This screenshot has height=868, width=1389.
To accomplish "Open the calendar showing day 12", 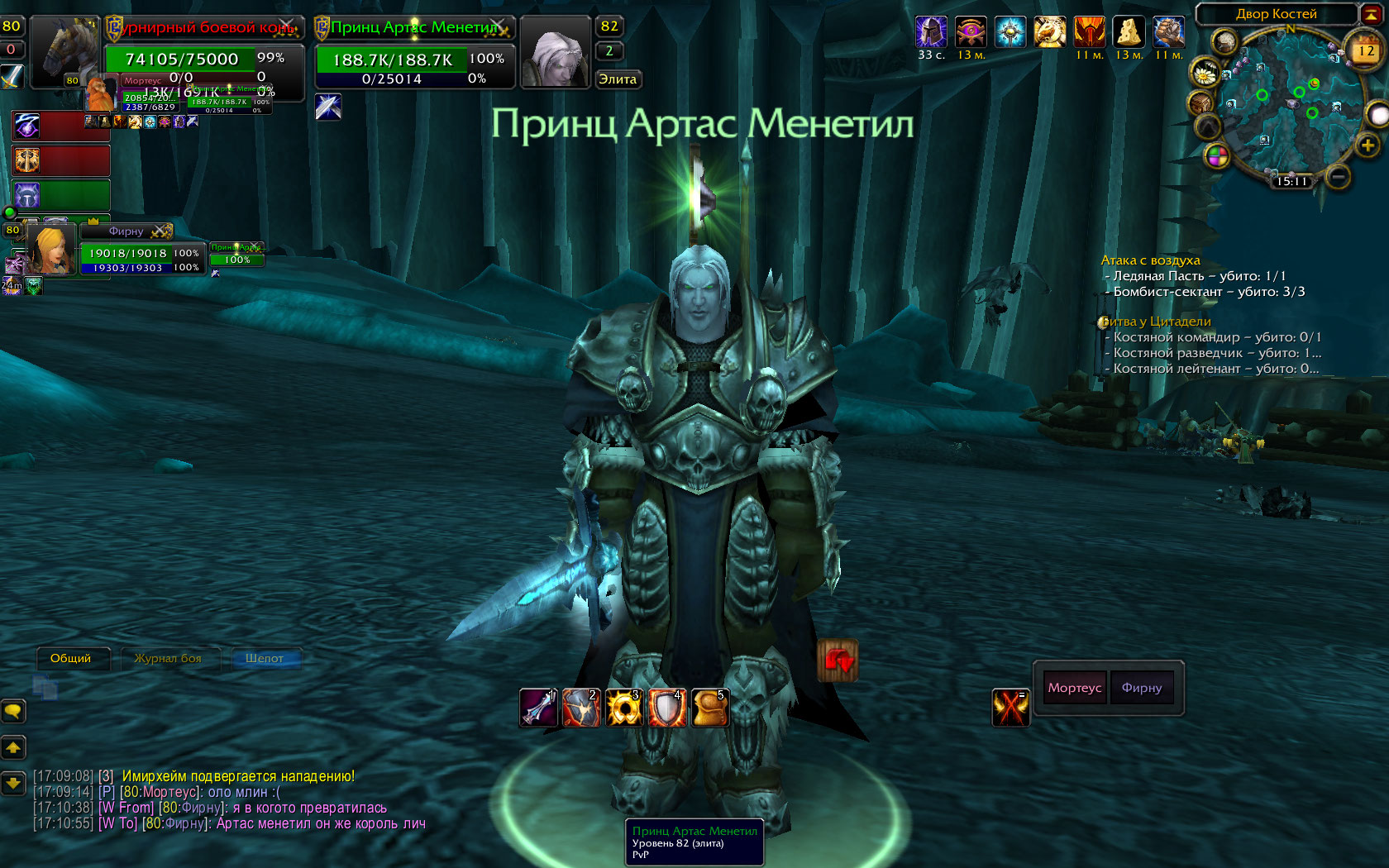I will (1366, 51).
